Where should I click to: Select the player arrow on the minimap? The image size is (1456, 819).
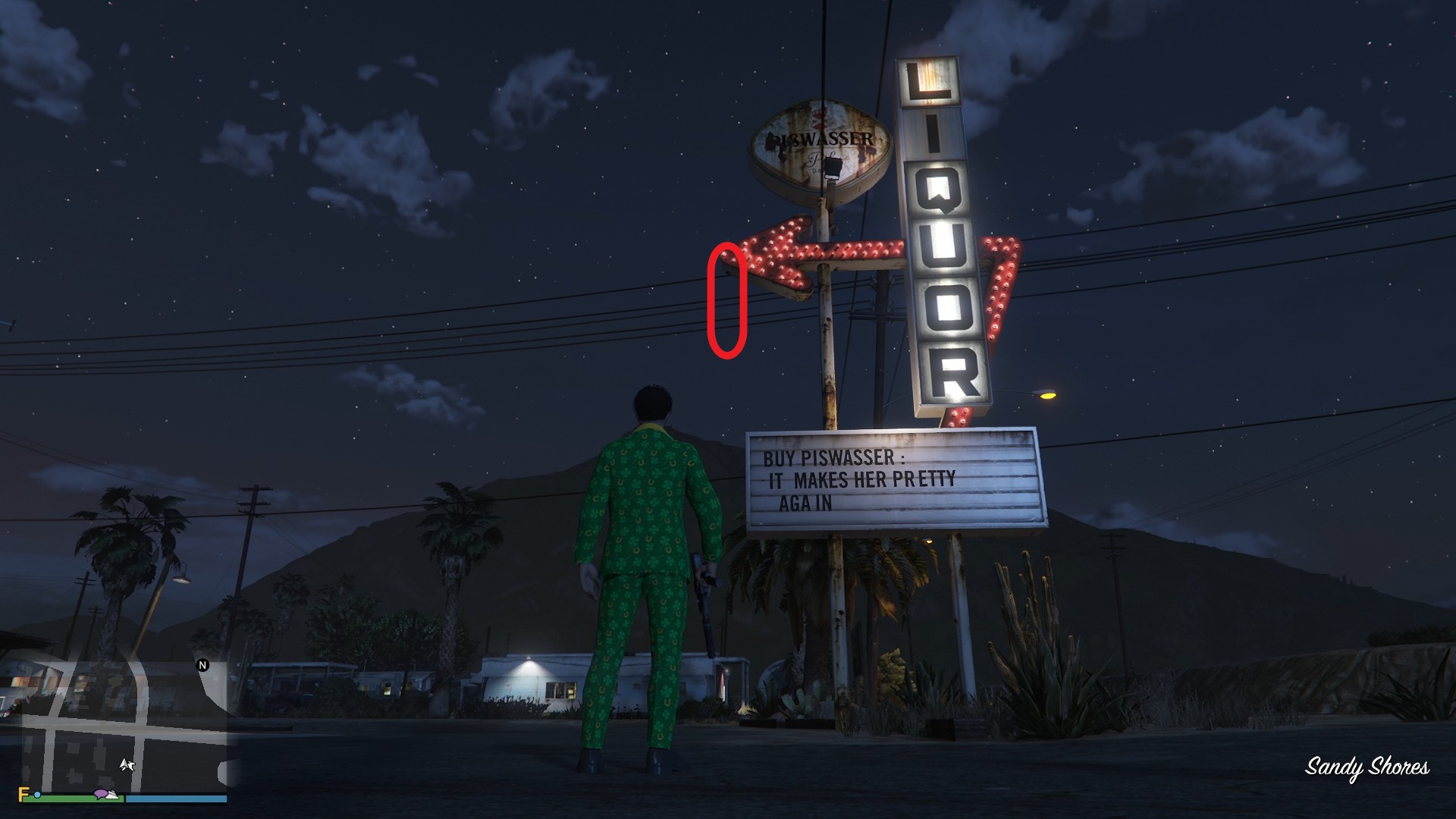(124, 765)
